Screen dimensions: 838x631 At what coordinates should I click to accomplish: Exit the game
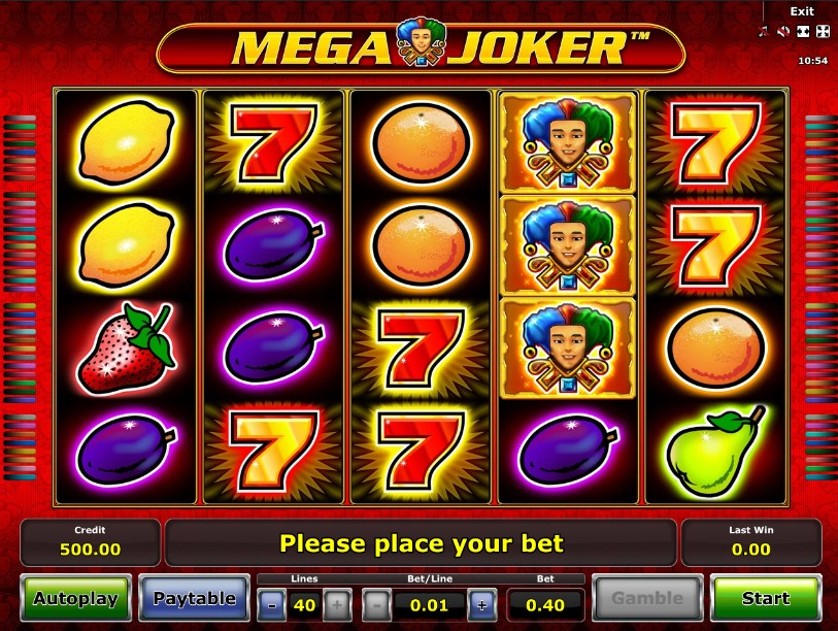(802, 11)
